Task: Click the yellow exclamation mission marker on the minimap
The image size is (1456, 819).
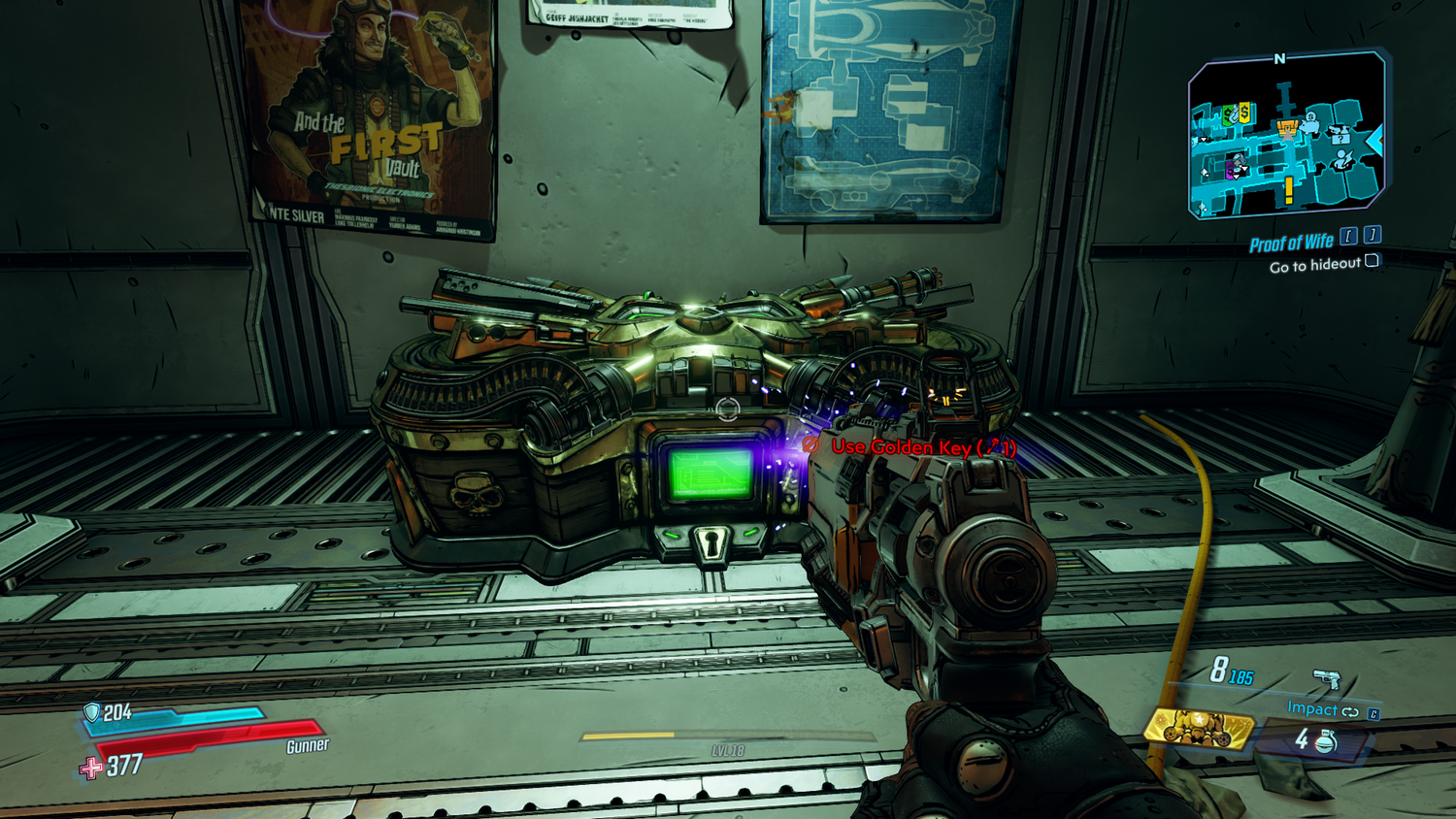Action: tap(1289, 188)
